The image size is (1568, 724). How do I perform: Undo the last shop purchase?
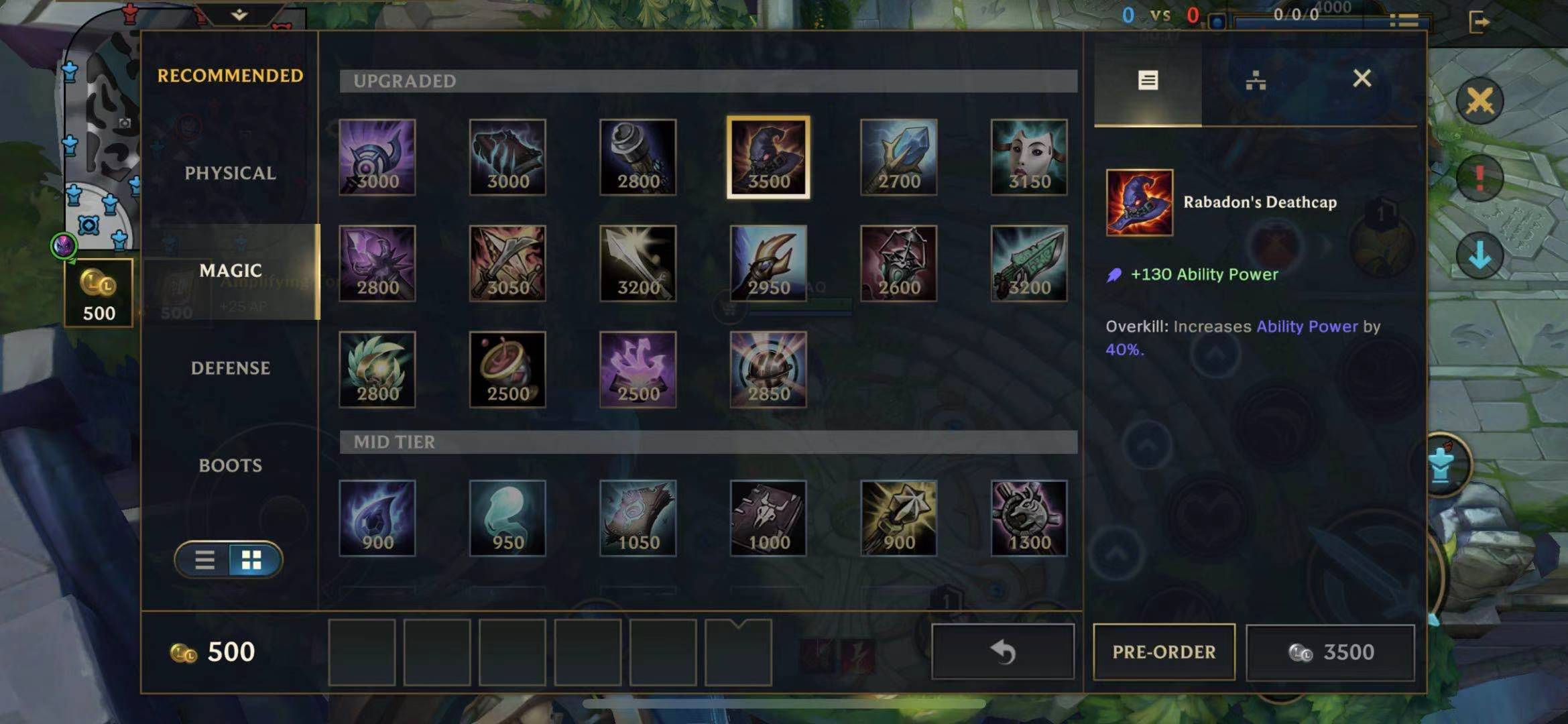point(1003,652)
